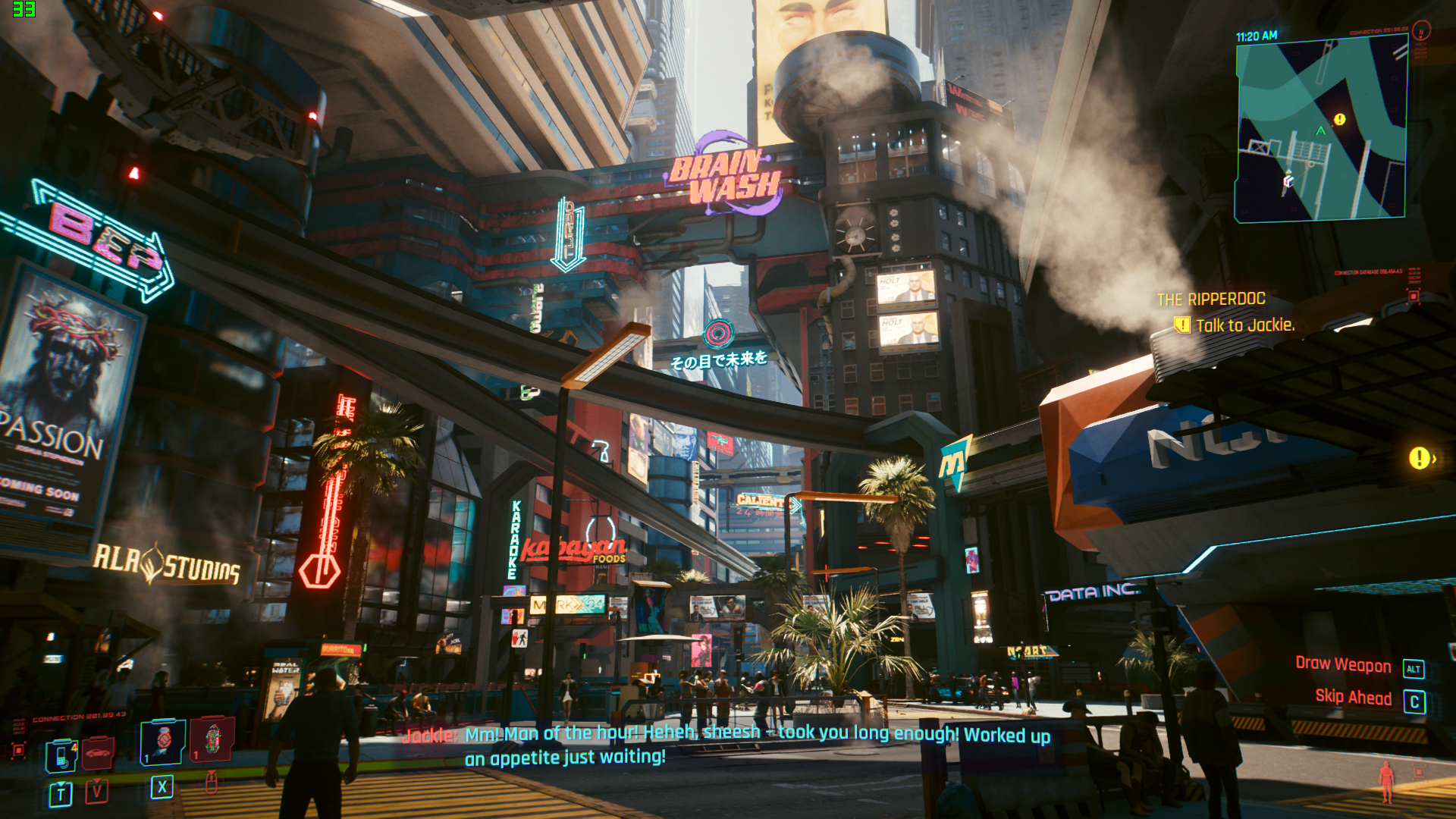This screenshot has height=819, width=1456.
Task: Select the yellow quest marker on the minimap
Action: pyautogui.click(x=1339, y=120)
